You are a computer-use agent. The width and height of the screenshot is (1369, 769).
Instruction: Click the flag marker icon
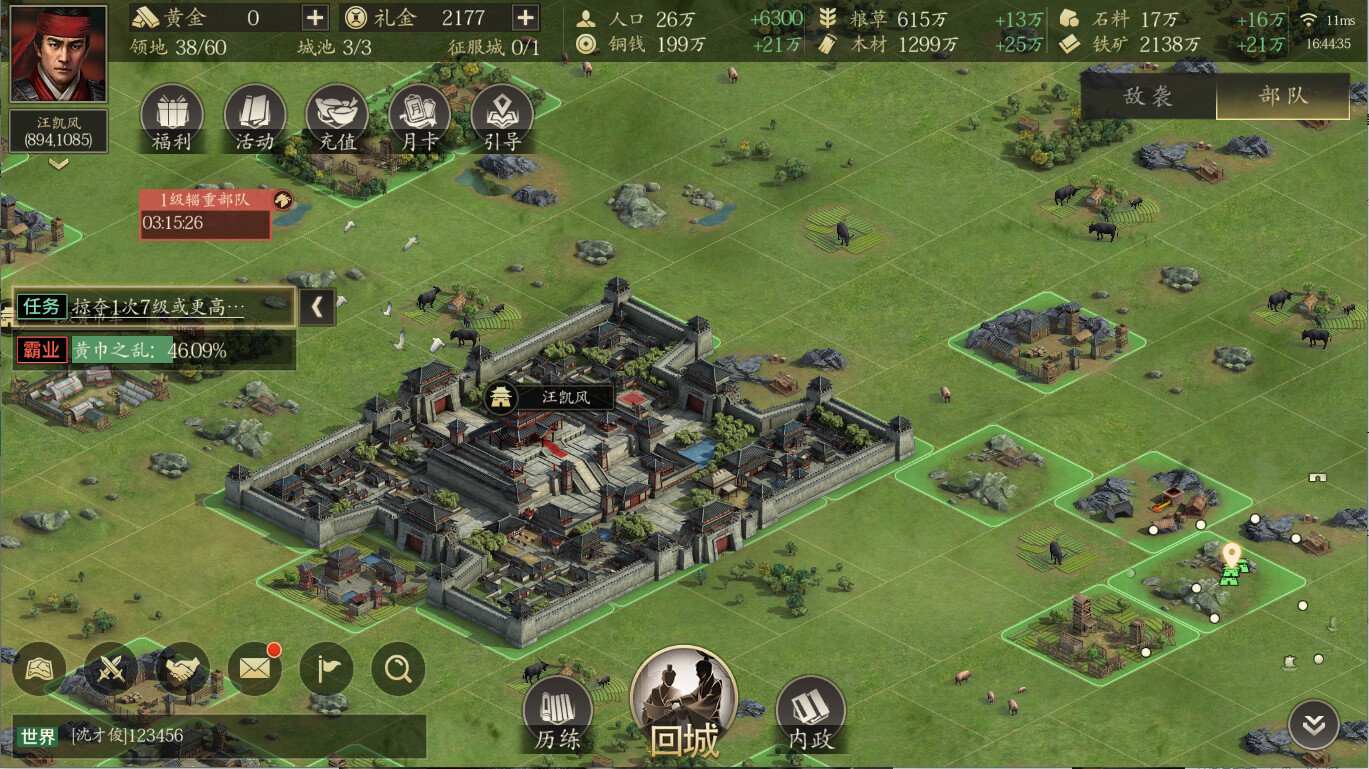[x=326, y=669]
